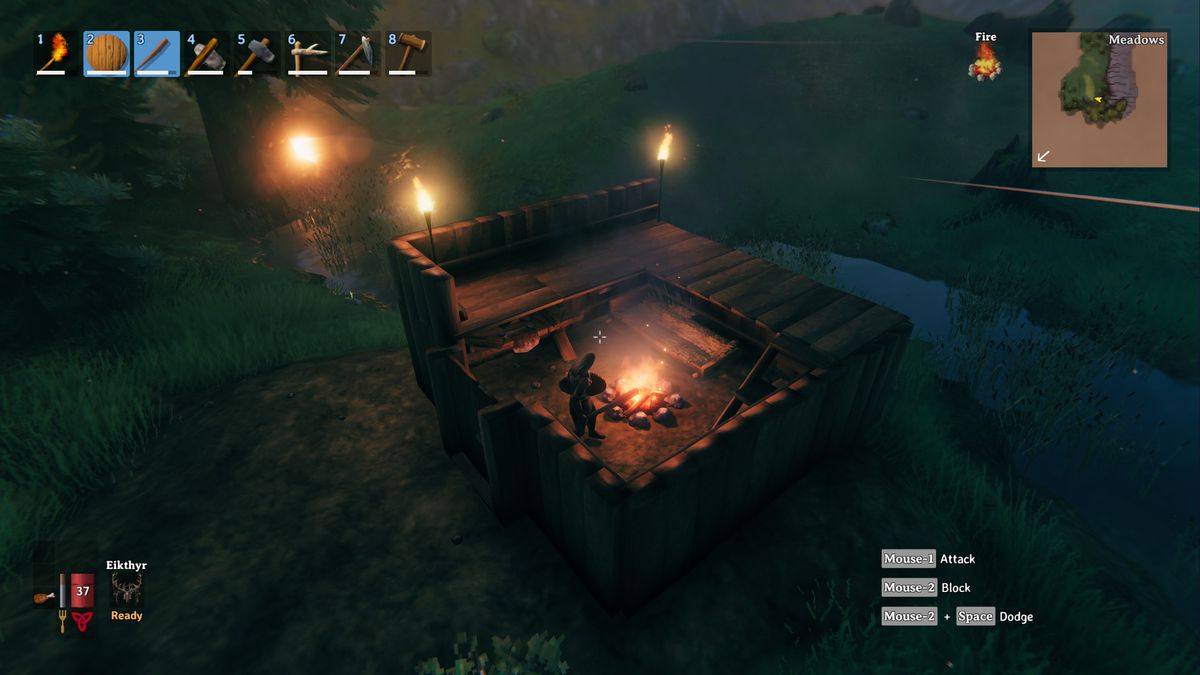Click the Fire status effect icon
Viewport: 1200px width, 675px height.
coord(985,61)
